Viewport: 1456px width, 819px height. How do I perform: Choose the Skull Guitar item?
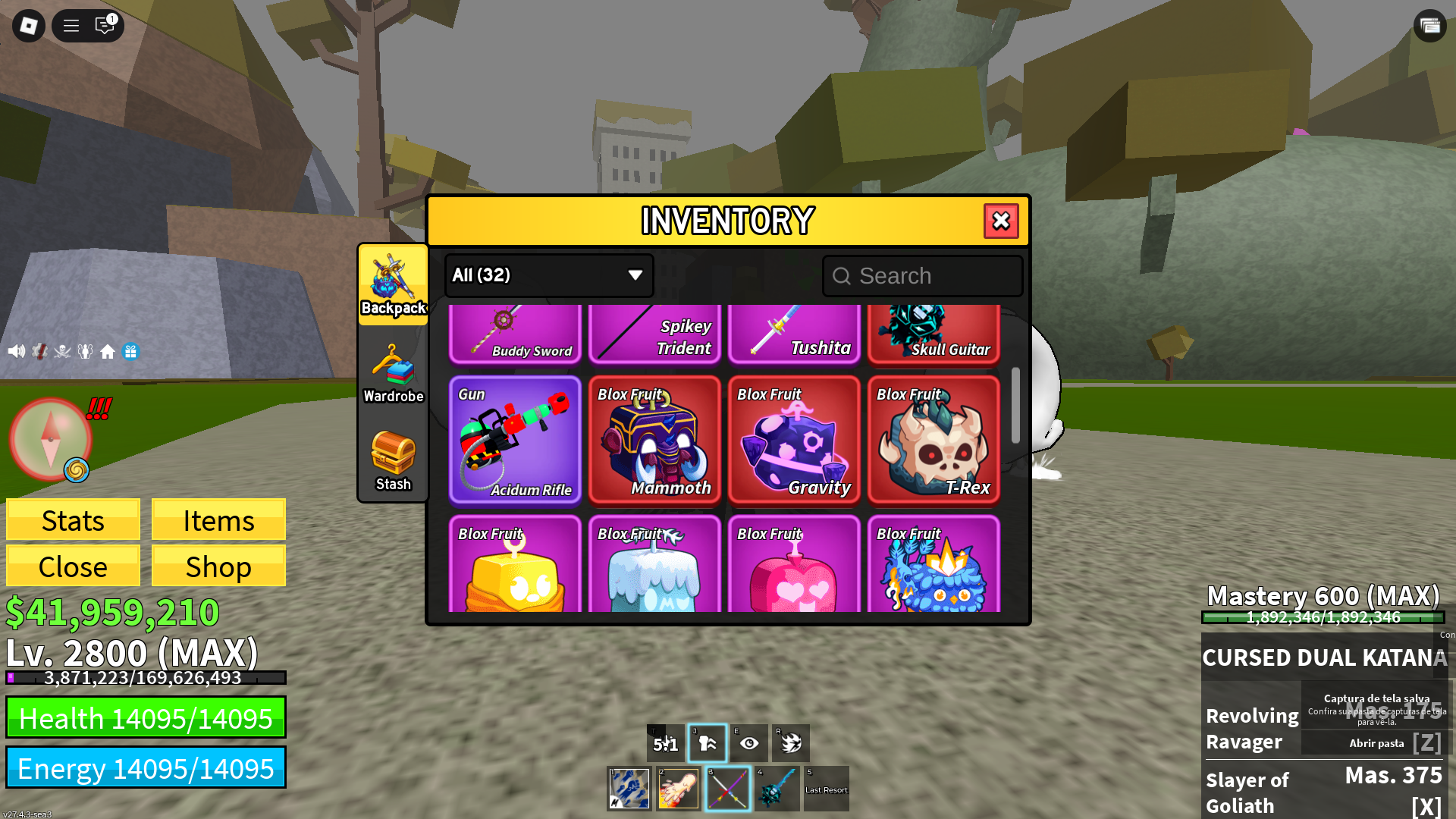[x=934, y=334]
